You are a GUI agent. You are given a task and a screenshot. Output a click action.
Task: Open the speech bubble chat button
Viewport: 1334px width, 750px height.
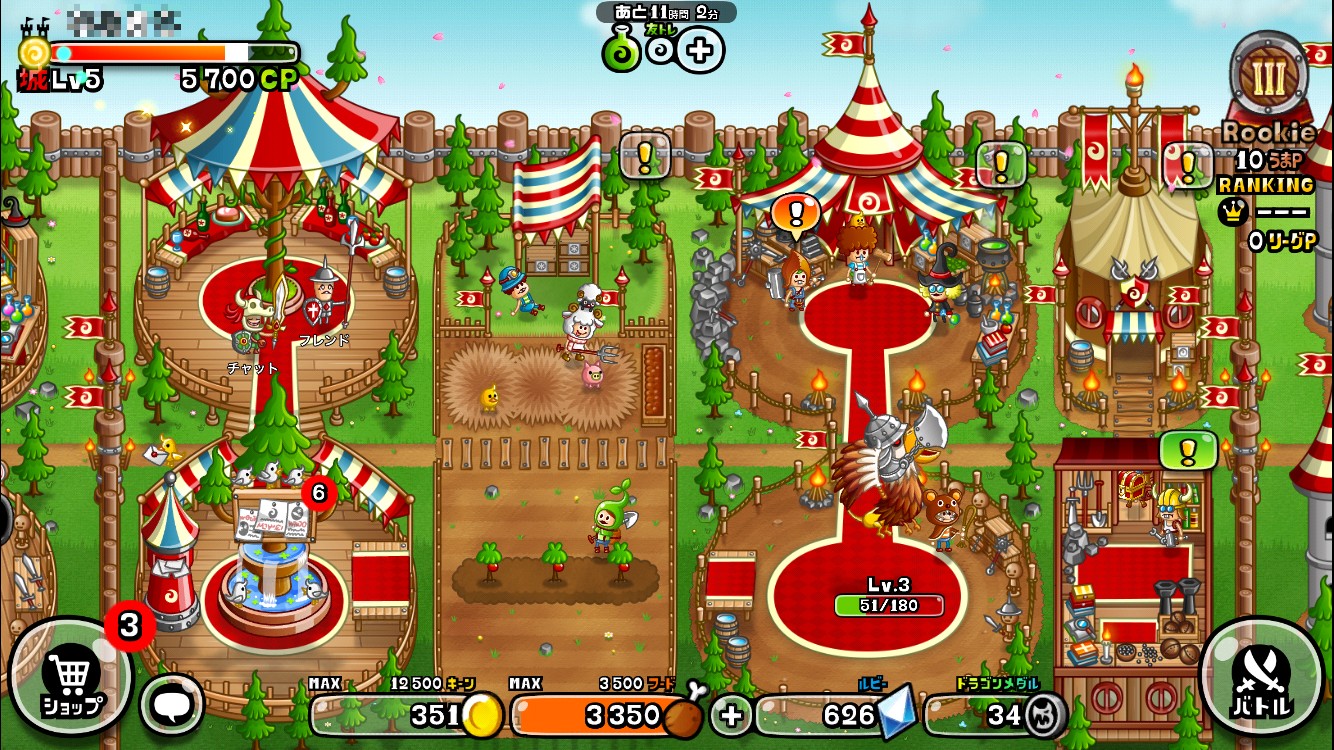click(171, 704)
